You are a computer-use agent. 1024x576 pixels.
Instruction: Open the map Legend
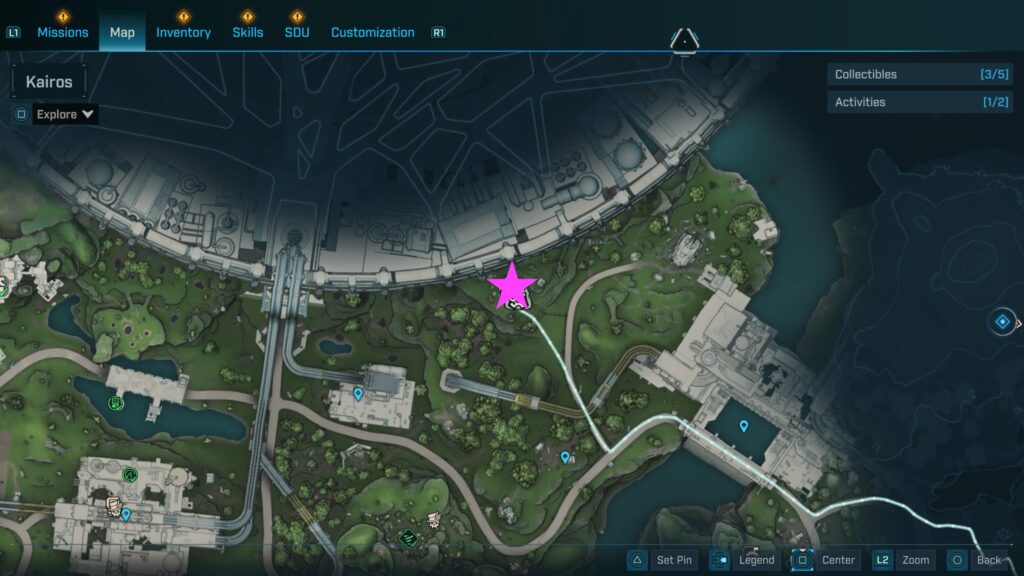coord(743,560)
